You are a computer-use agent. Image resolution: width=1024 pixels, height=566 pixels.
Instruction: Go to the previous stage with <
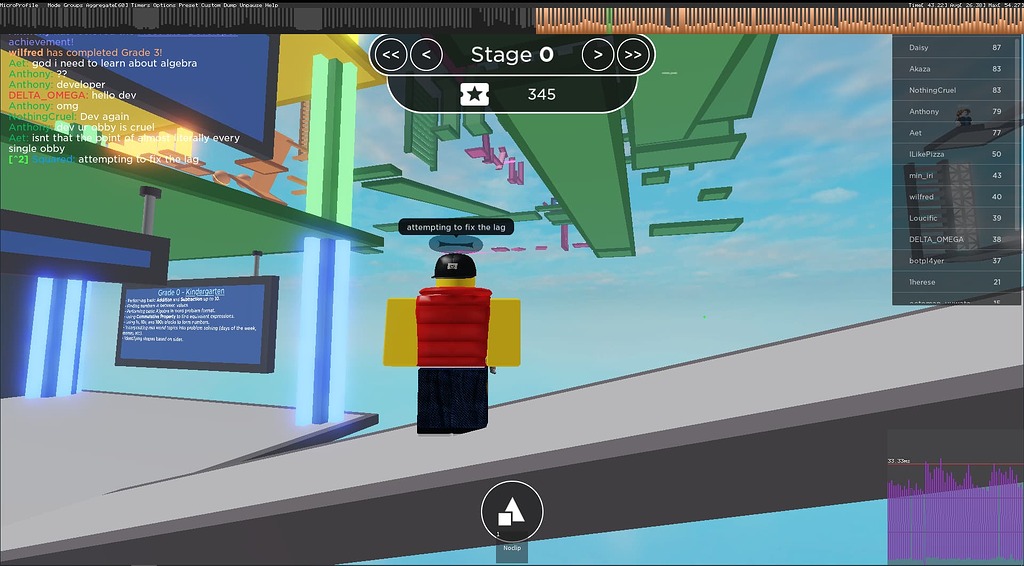click(x=426, y=55)
